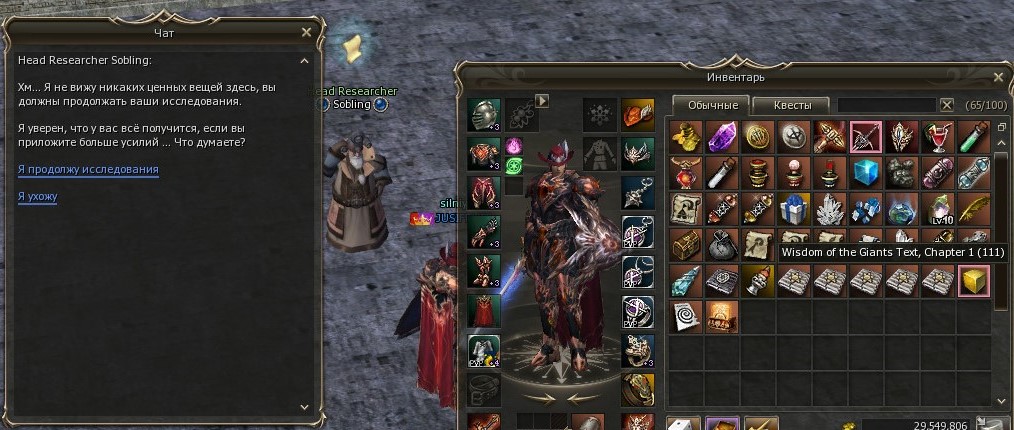Select the Обычные inventory tab

coord(712,105)
